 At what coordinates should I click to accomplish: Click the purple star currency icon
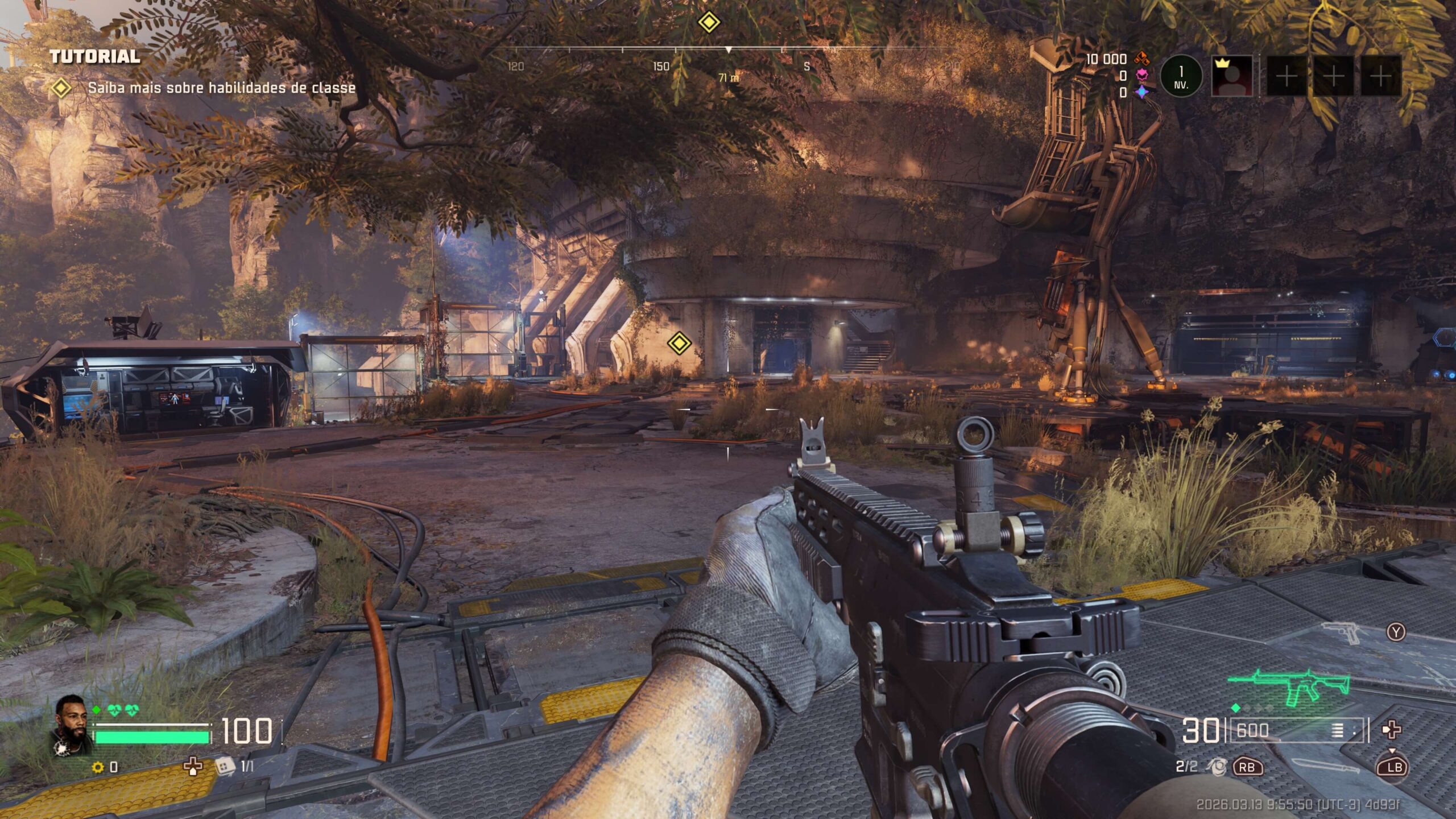(x=1141, y=92)
